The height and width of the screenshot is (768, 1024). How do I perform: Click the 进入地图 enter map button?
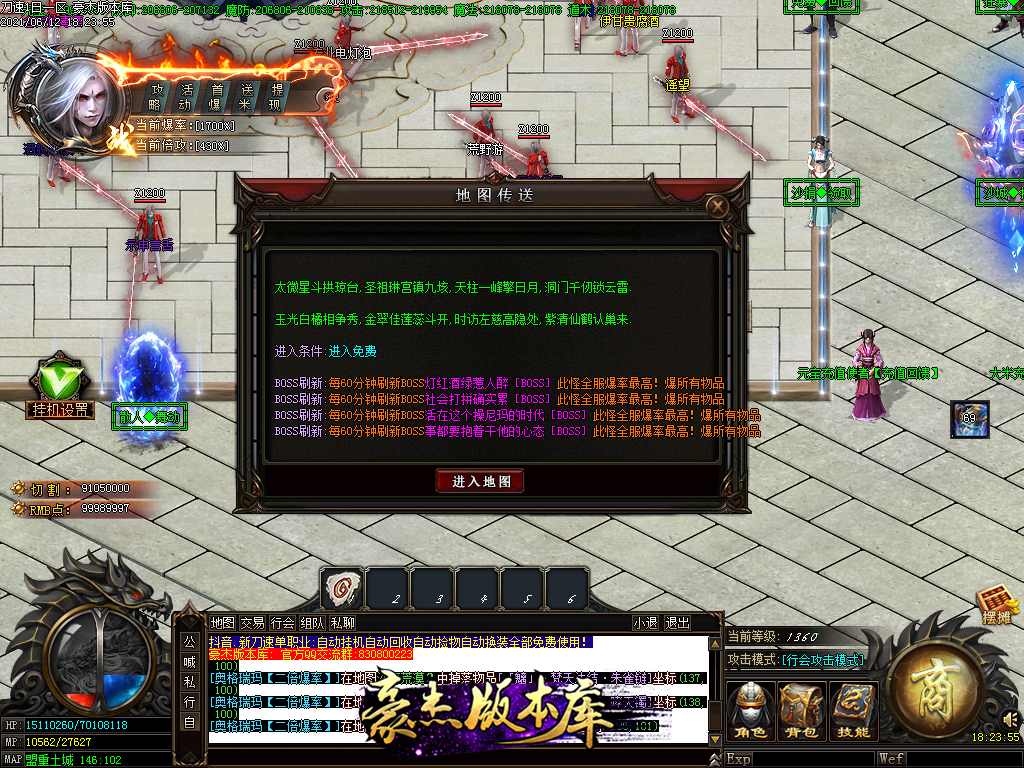pyautogui.click(x=480, y=481)
